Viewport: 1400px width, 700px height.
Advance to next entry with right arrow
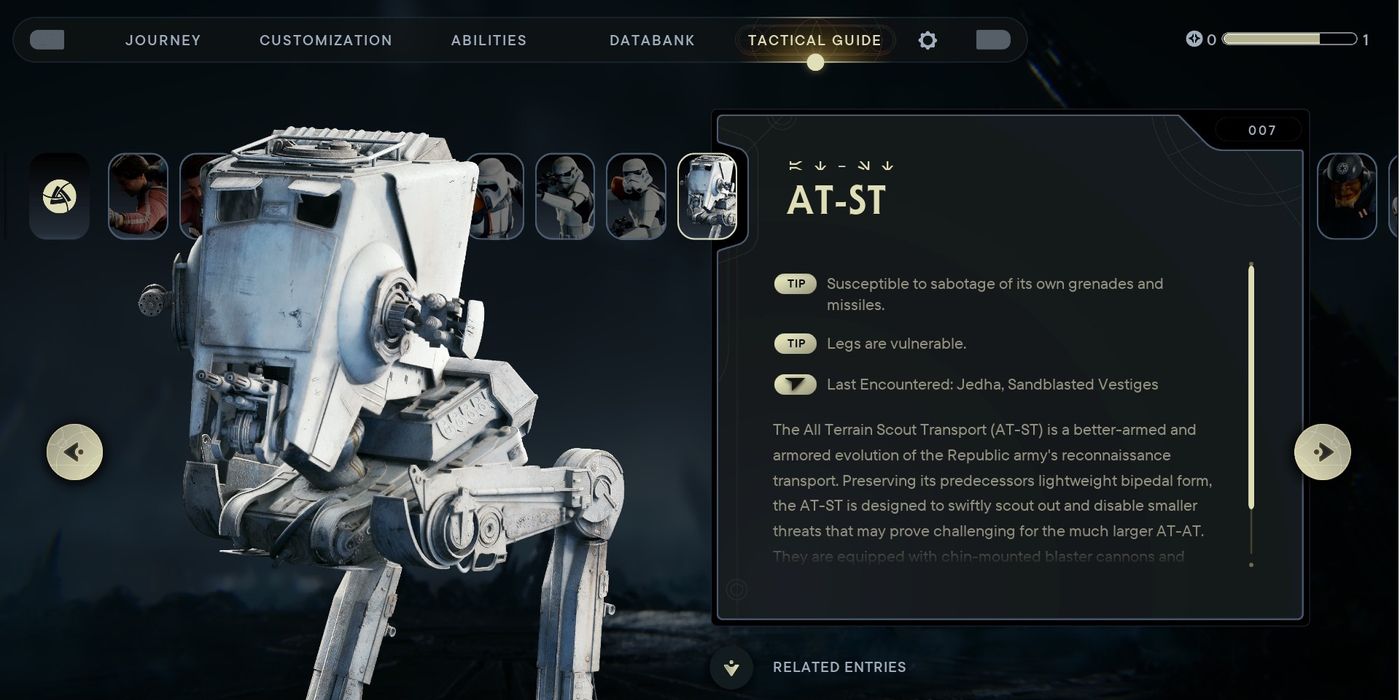pos(1322,452)
